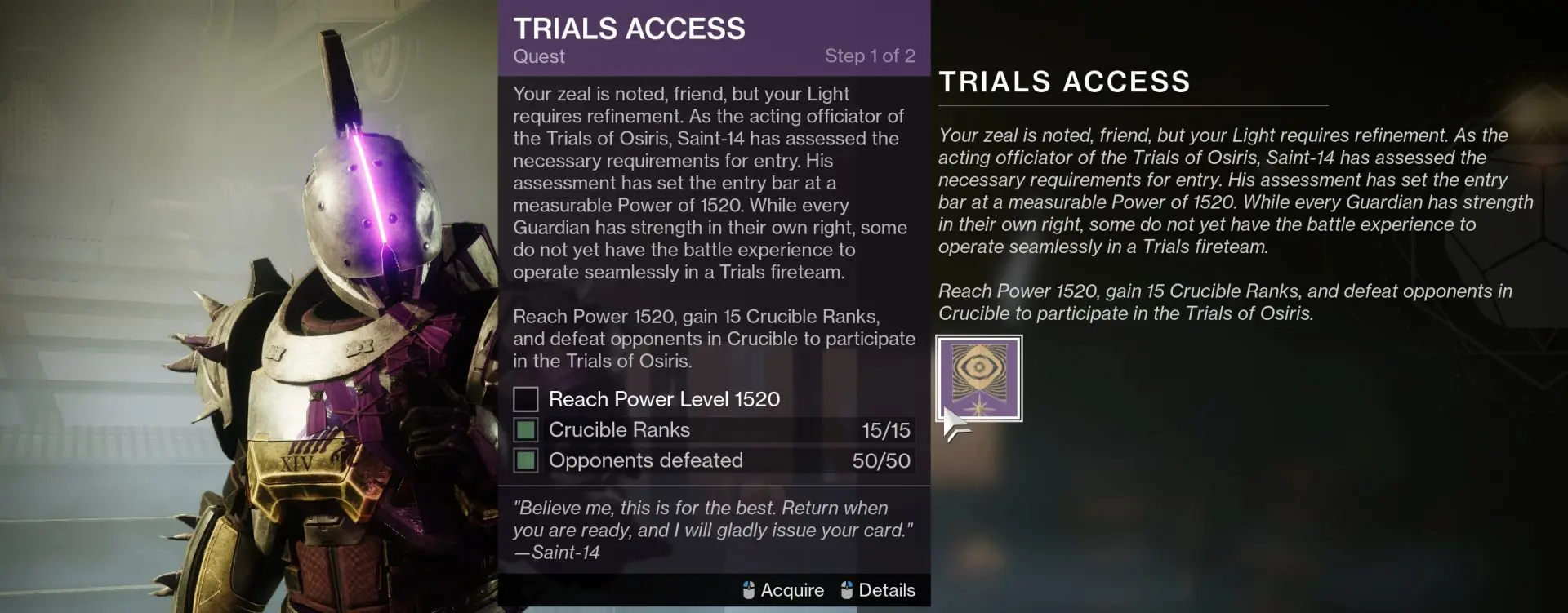Select the mouse icon next to Acquire
The height and width of the screenshot is (613, 1568).
click(748, 589)
